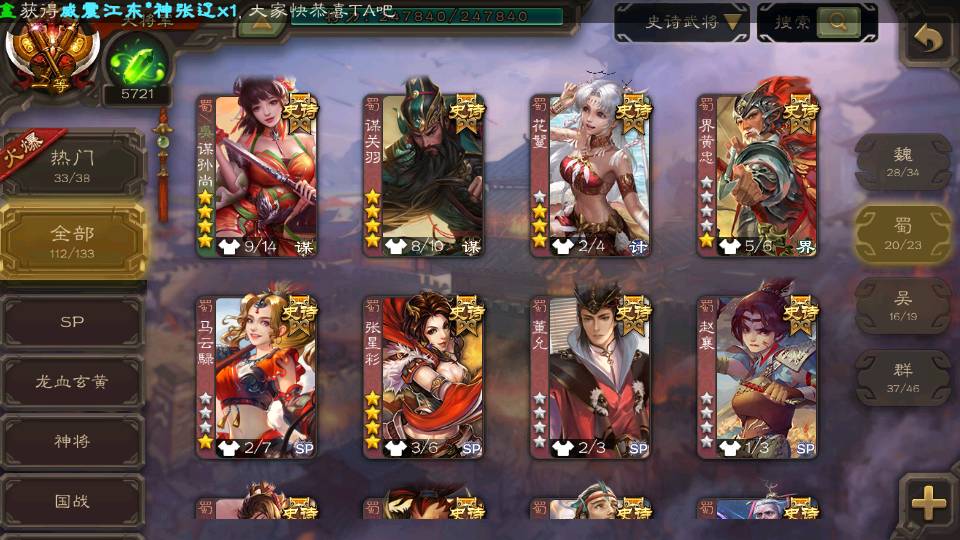Open the 马云騄 general card

(256, 377)
